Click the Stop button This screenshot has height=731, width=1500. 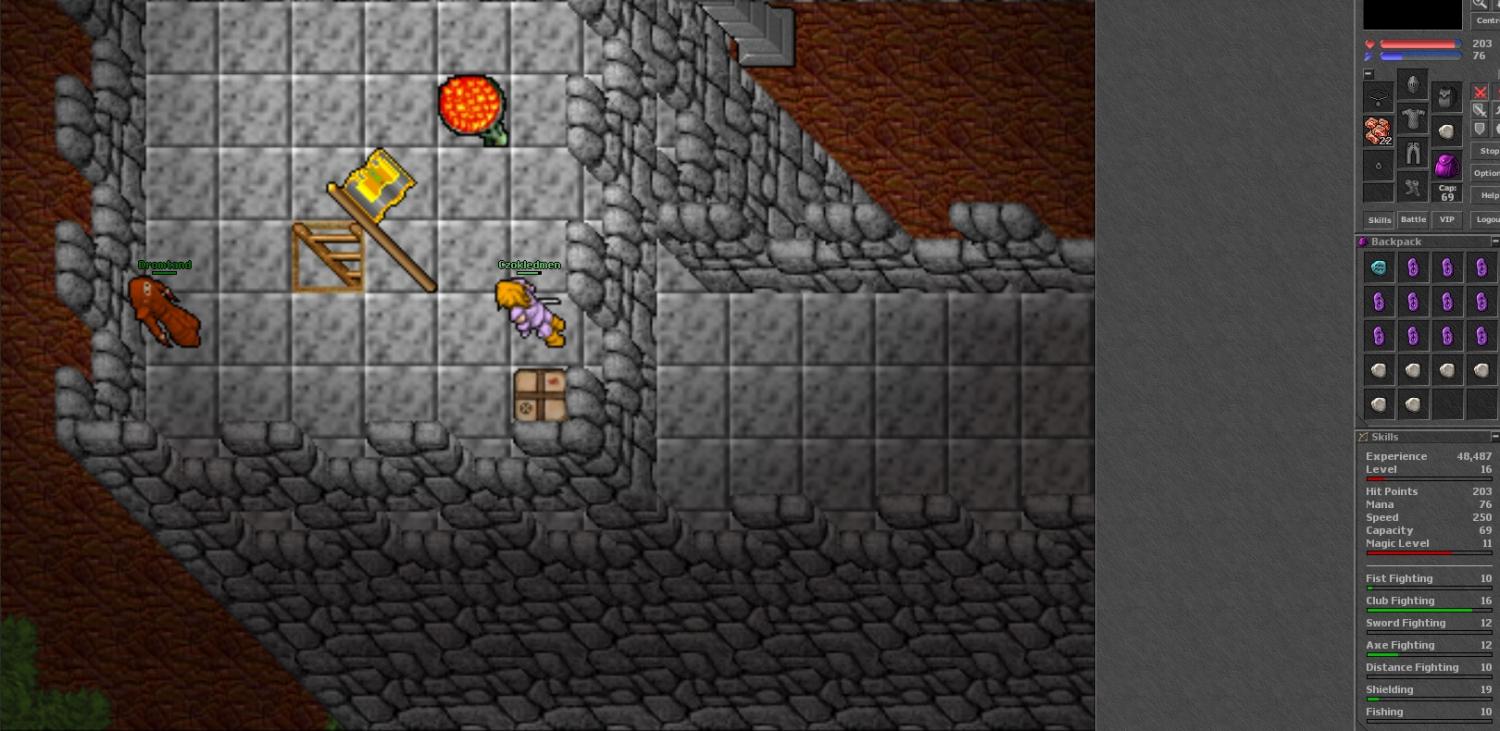coord(1488,151)
